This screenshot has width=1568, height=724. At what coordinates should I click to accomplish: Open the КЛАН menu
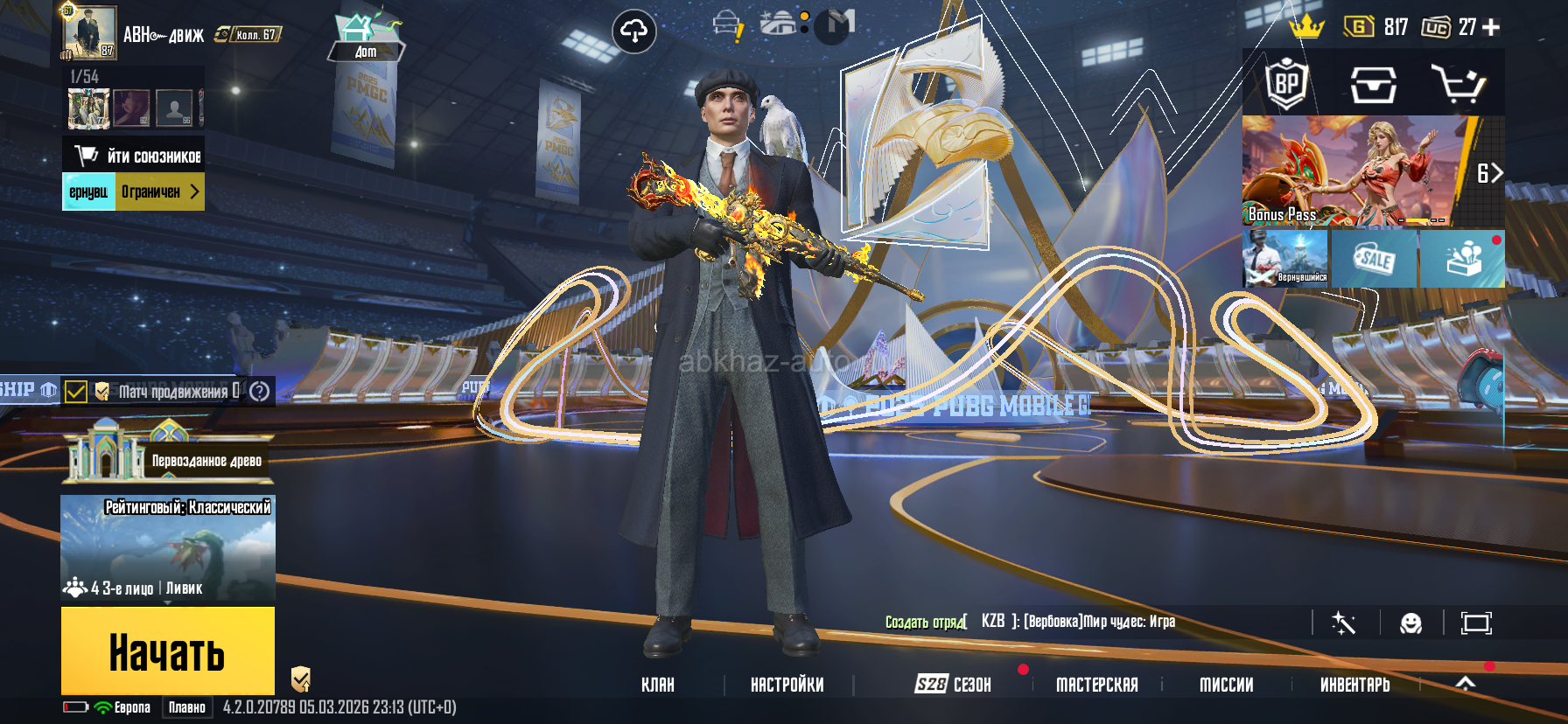coord(658,685)
